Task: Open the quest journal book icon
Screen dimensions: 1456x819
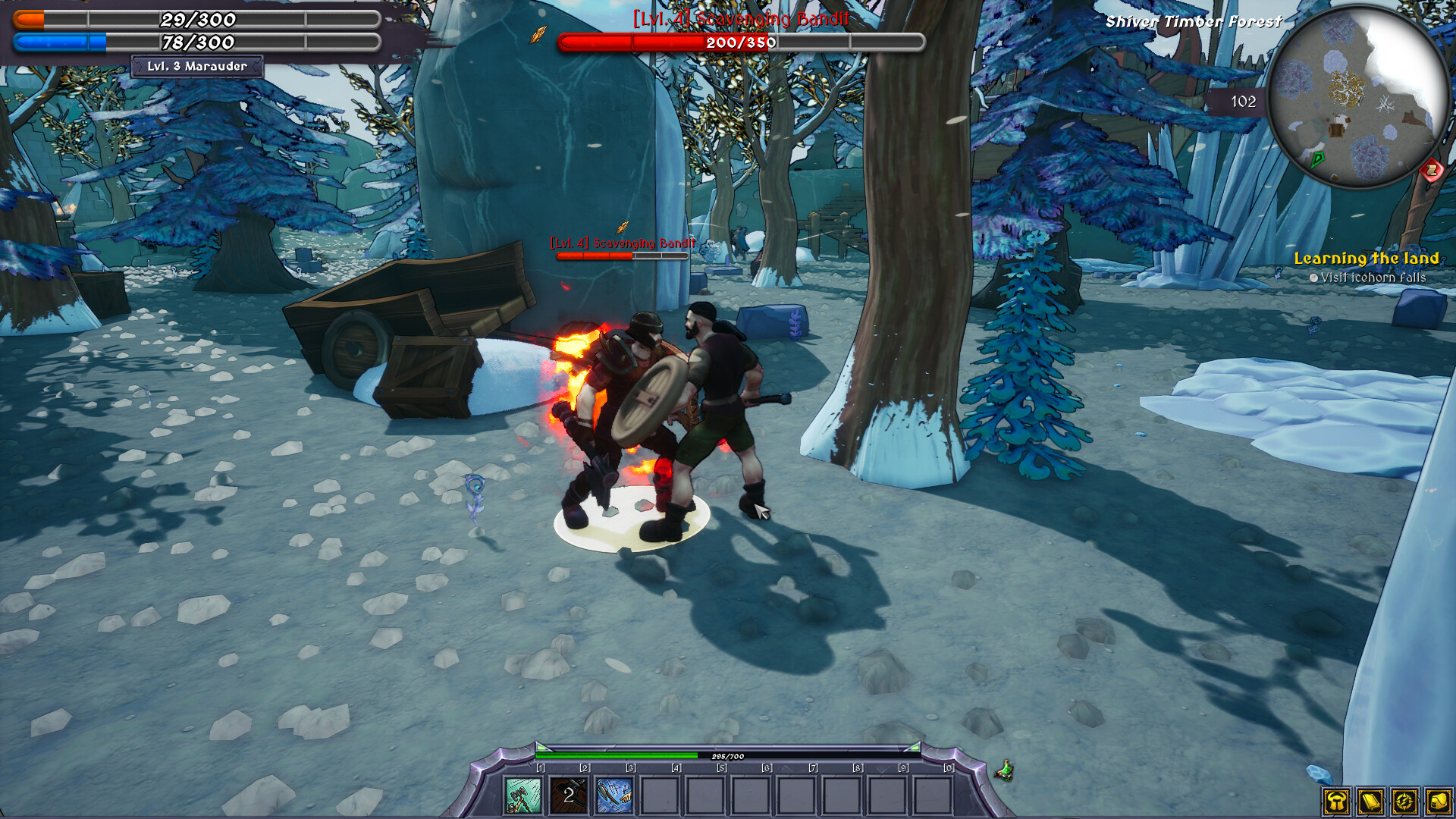Action: click(1371, 802)
